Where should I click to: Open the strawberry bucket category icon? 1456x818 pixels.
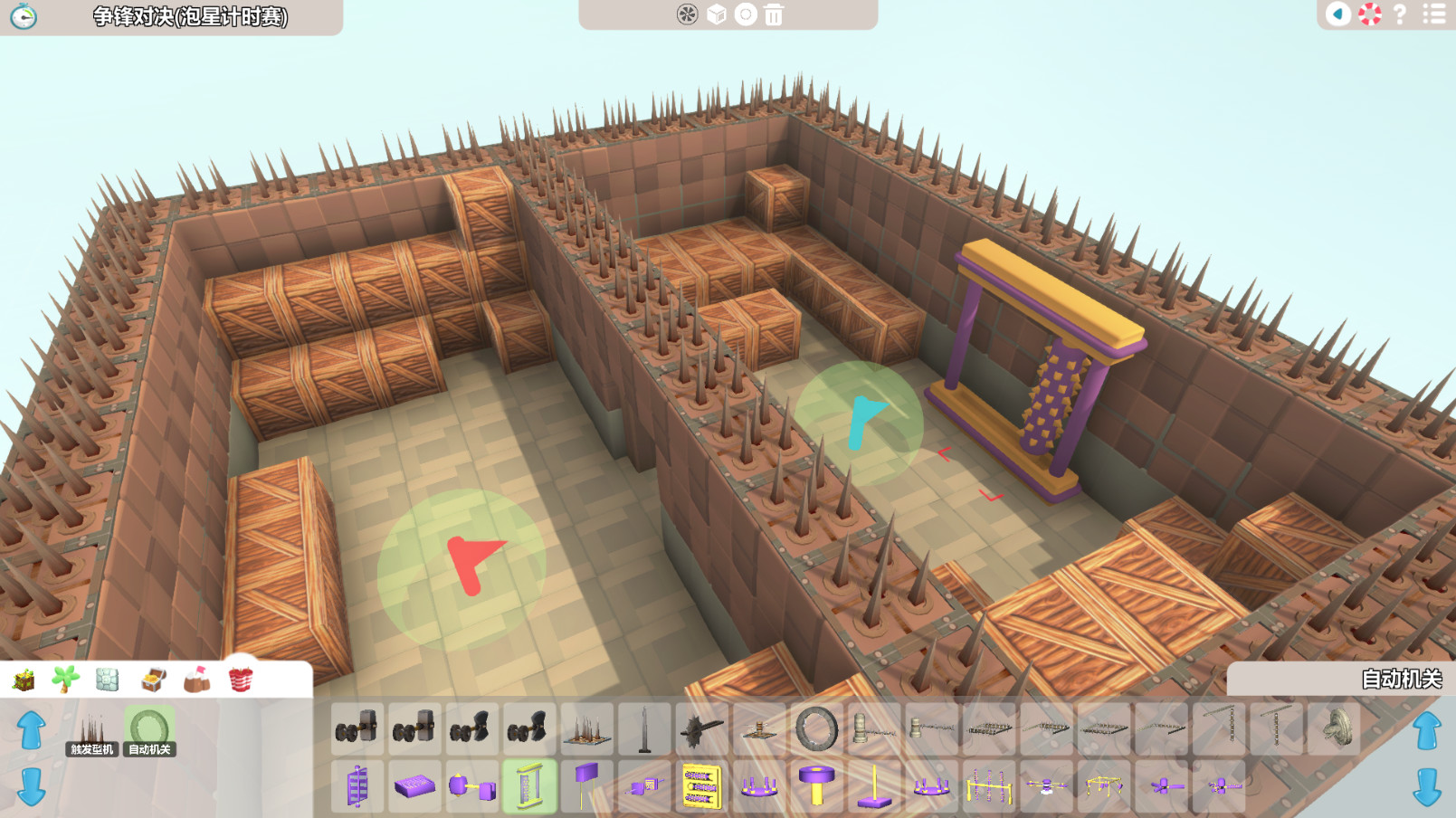pyautogui.click(x=240, y=680)
